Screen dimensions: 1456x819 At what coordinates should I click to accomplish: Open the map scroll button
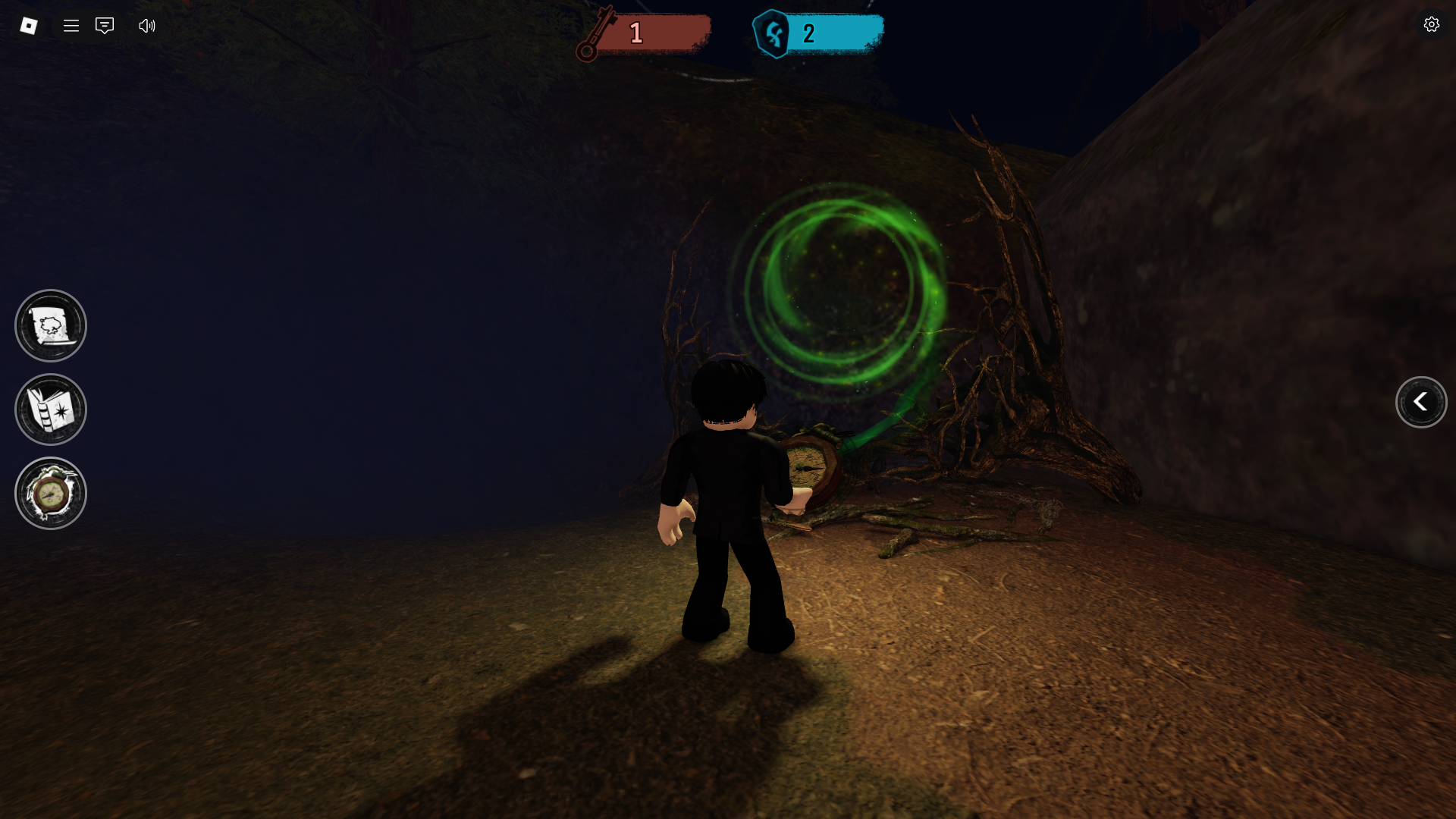[51, 326]
